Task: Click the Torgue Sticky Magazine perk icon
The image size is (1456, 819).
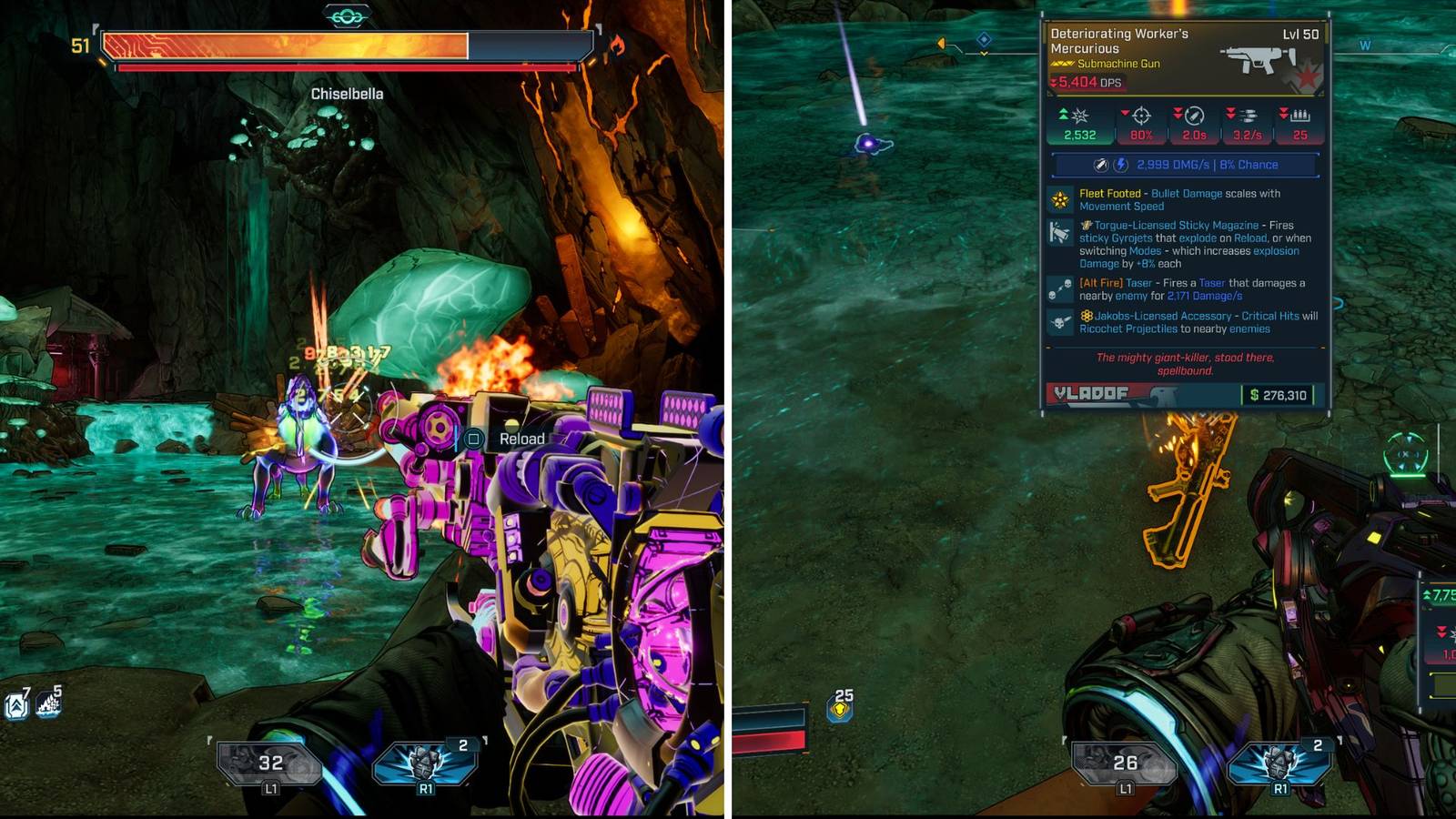Action: click(1060, 233)
